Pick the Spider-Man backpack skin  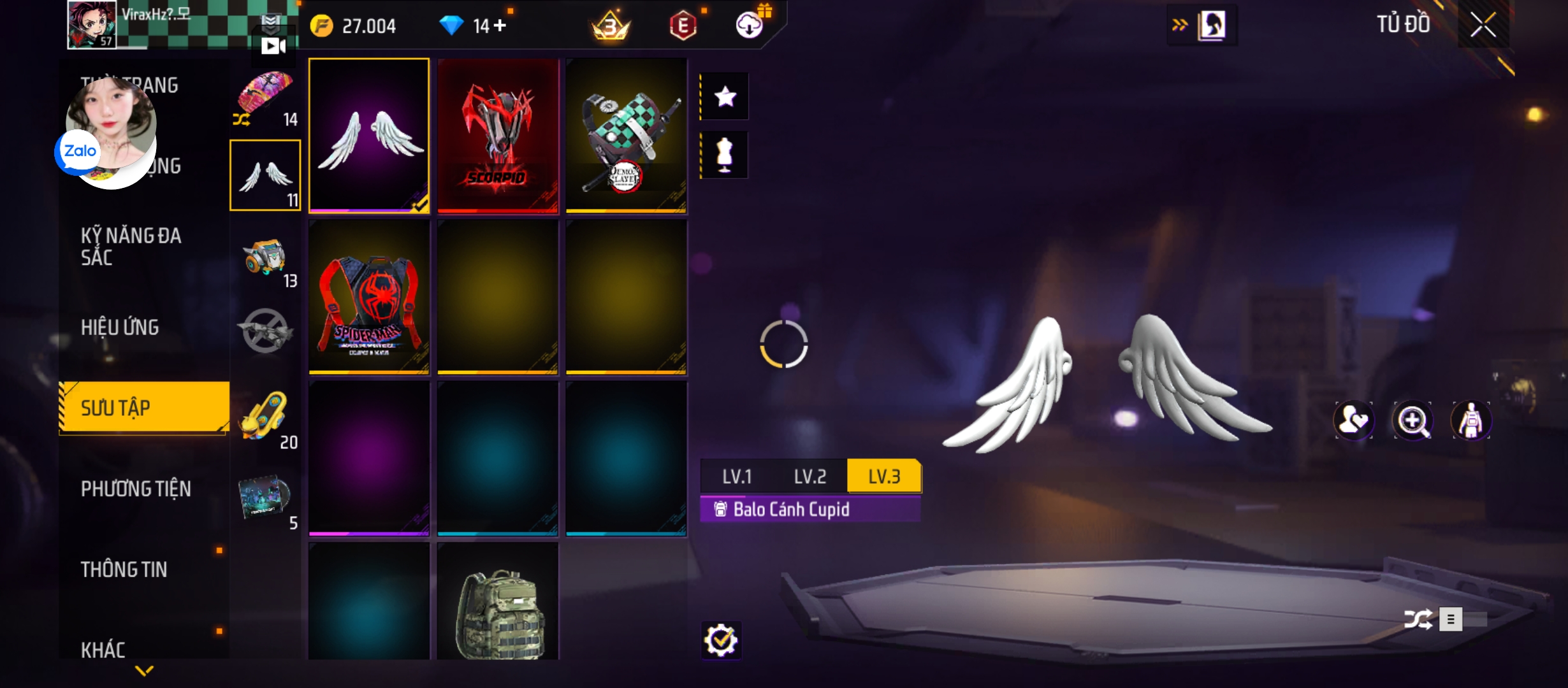369,297
